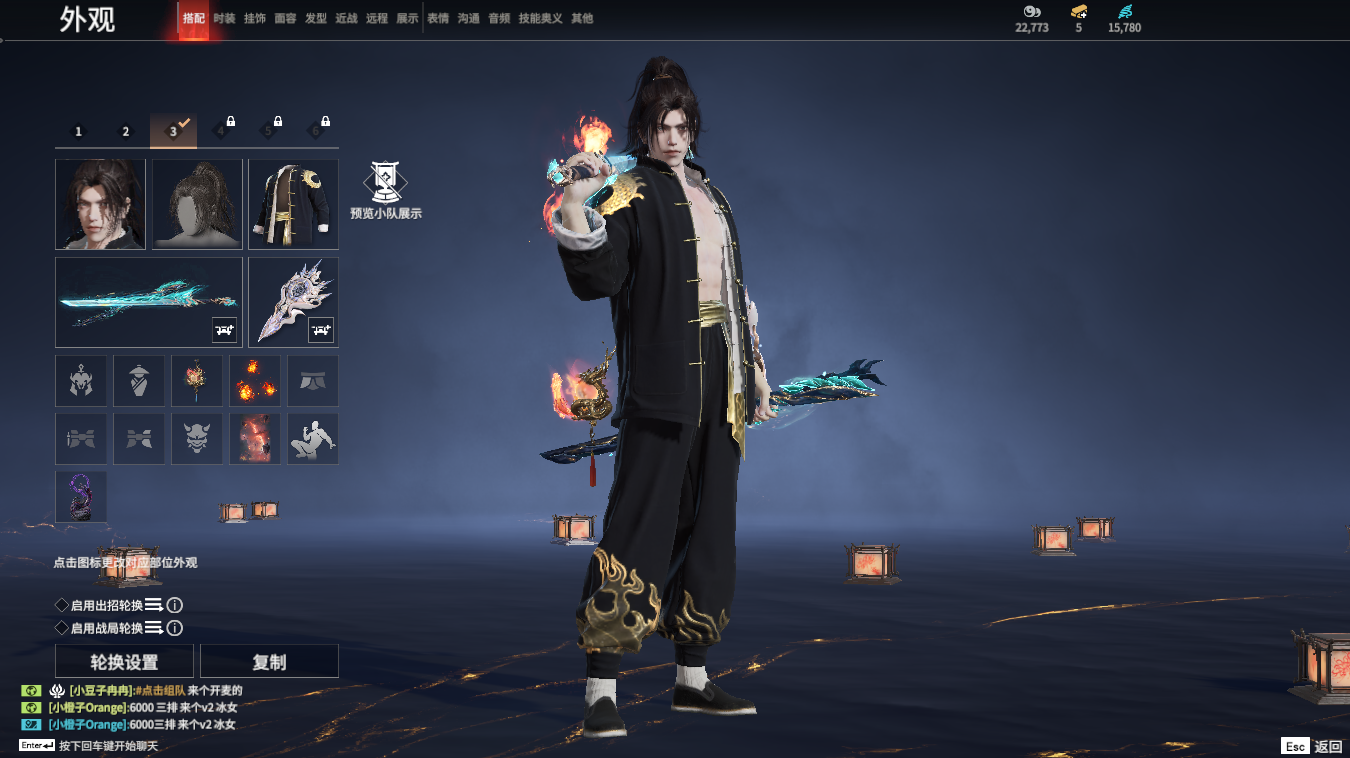Open the 表情 emotes tab

point(438,18)
